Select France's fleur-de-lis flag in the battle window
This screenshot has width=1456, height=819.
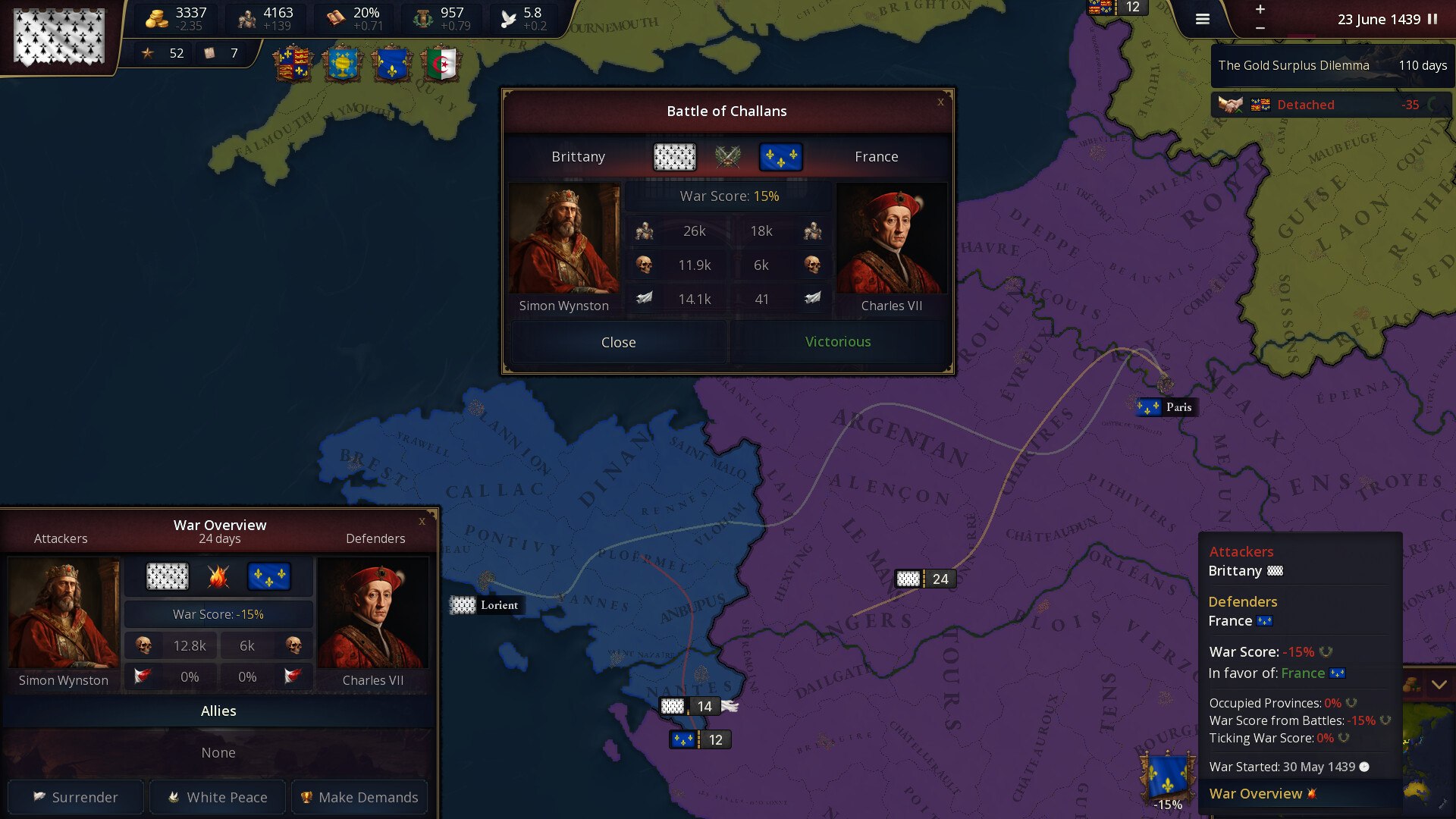780,157
